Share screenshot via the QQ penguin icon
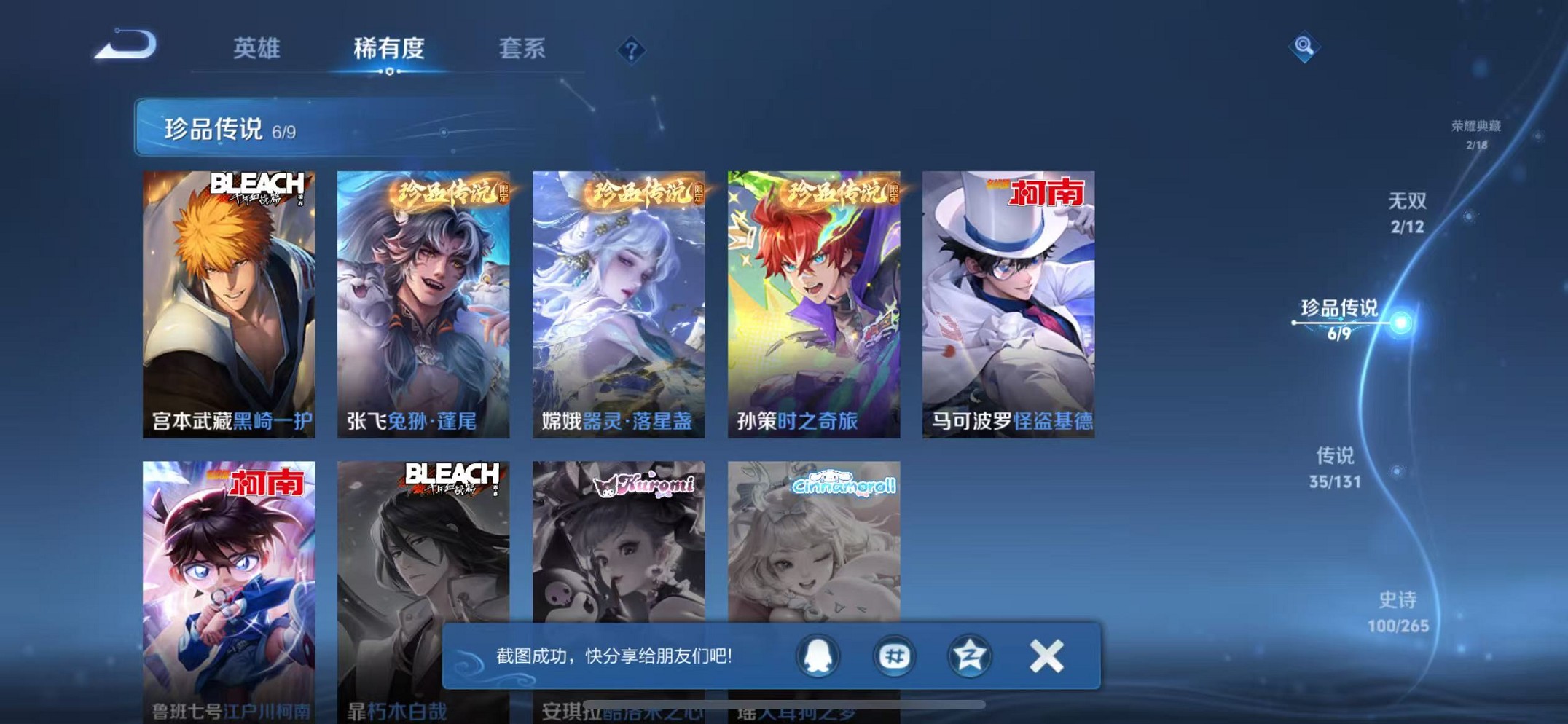Viewport: 1568px width, 724px height. [818, 655]
